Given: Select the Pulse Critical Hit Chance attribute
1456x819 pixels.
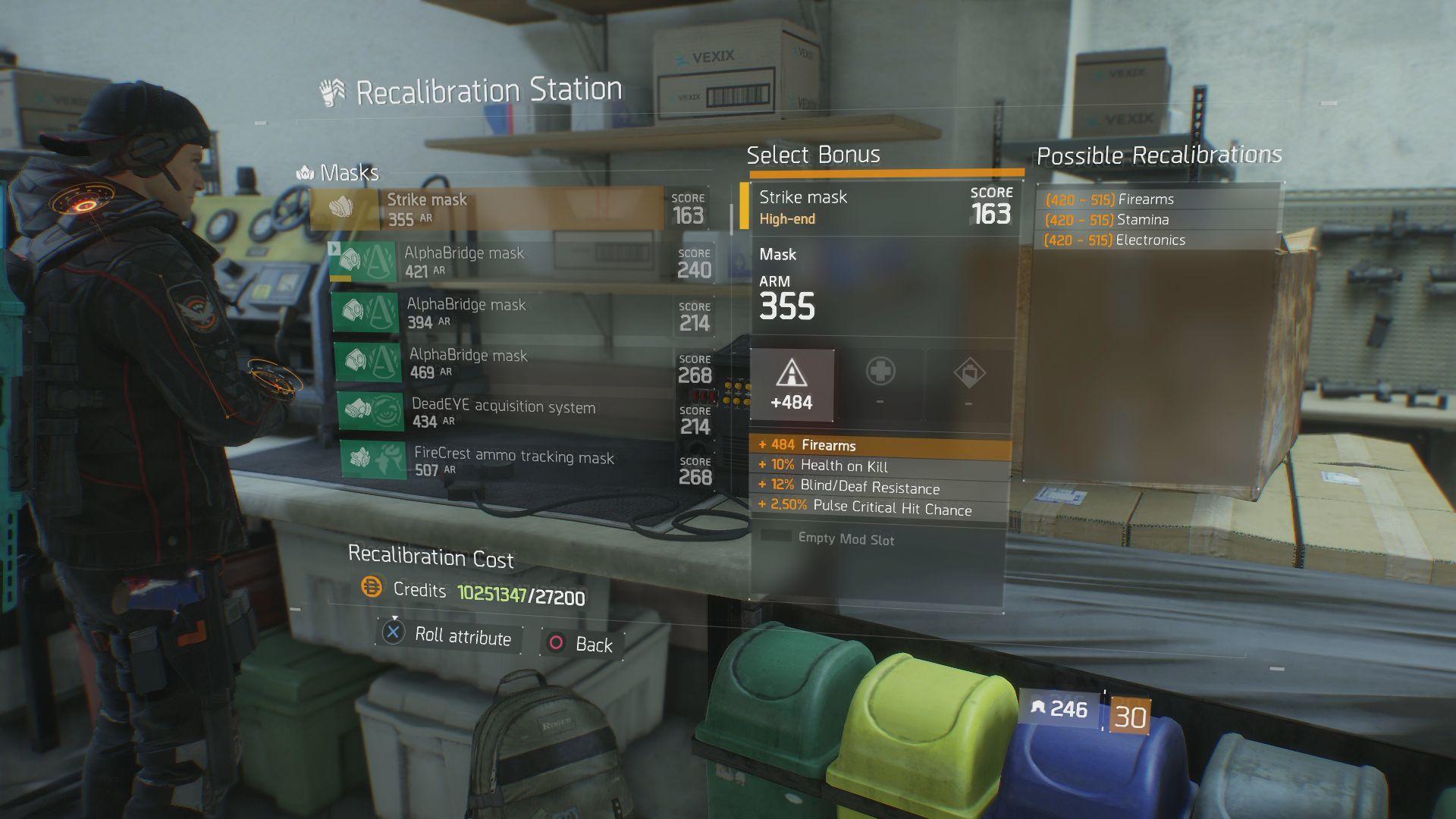Looking at the screenshot, I should coord(880,507).
